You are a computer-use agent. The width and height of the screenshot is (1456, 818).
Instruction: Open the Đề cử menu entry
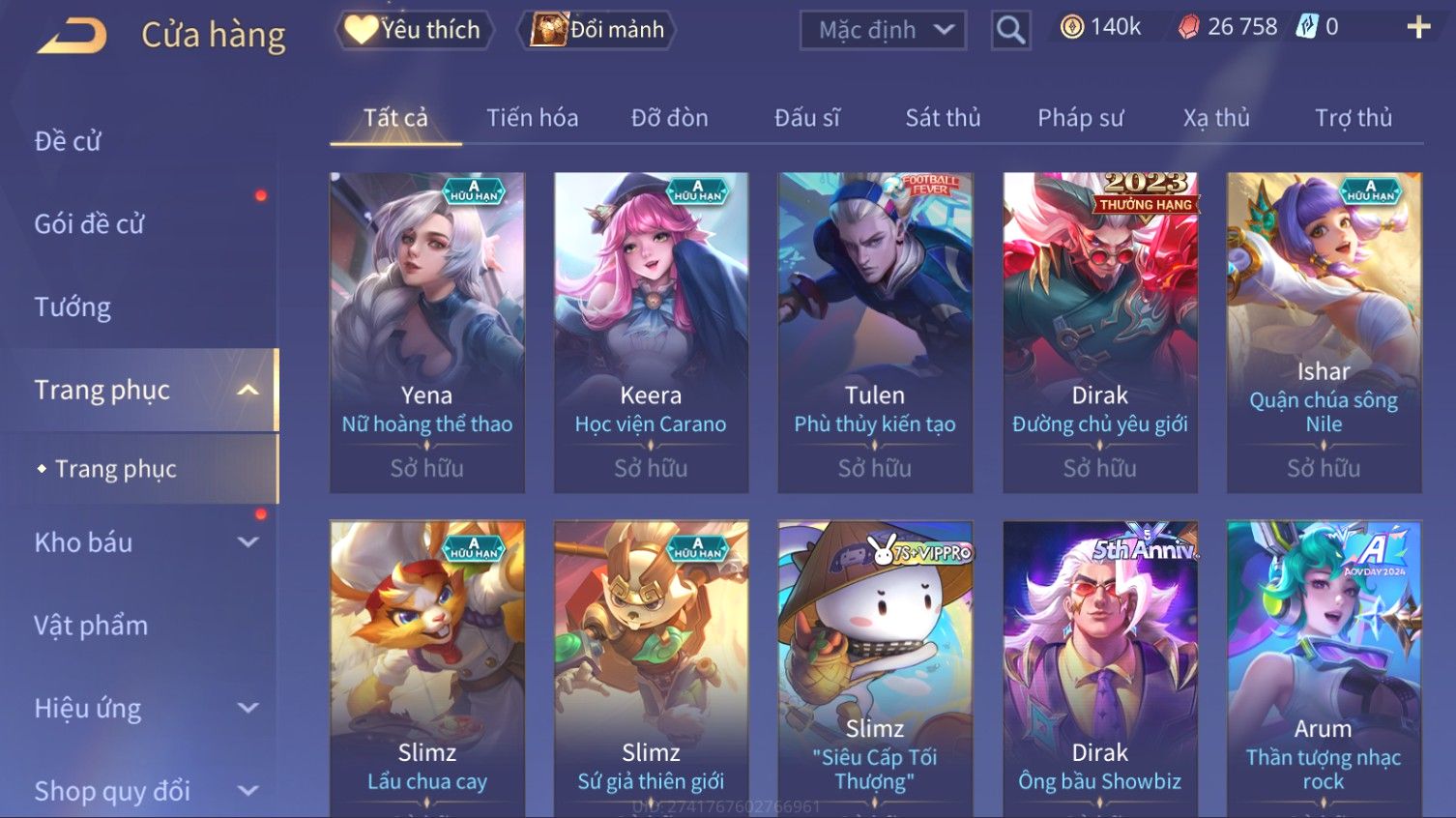(x=68, y=141)
